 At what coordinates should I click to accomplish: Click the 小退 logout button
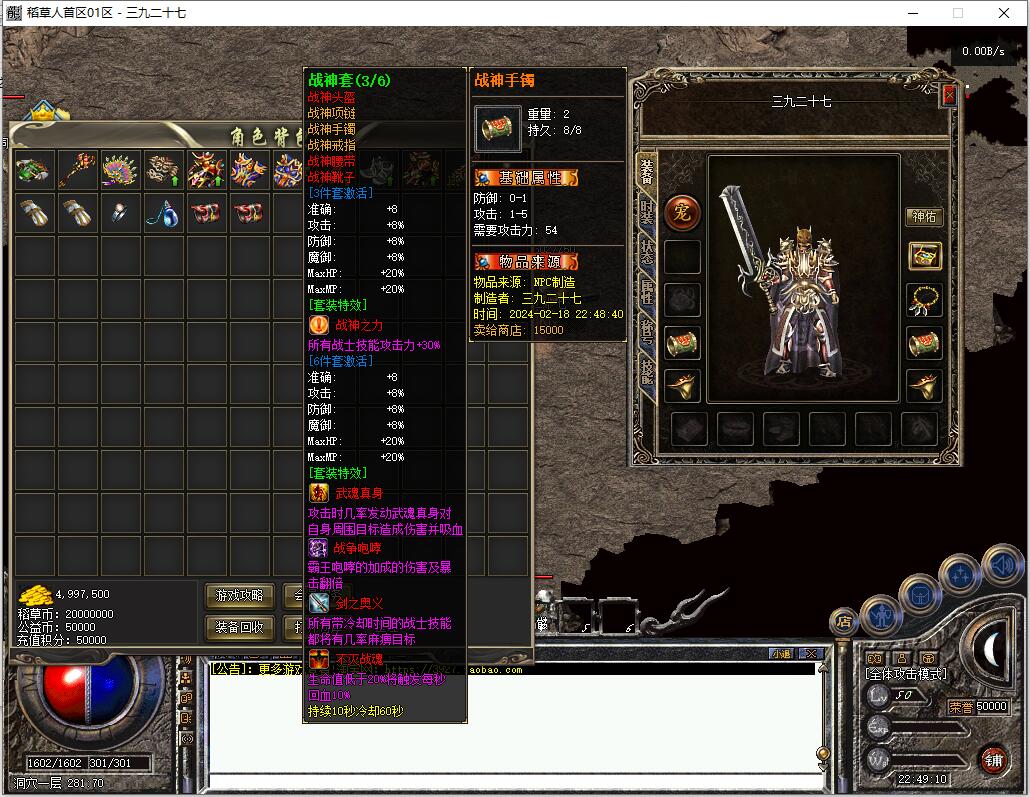[x=781, y=653]
